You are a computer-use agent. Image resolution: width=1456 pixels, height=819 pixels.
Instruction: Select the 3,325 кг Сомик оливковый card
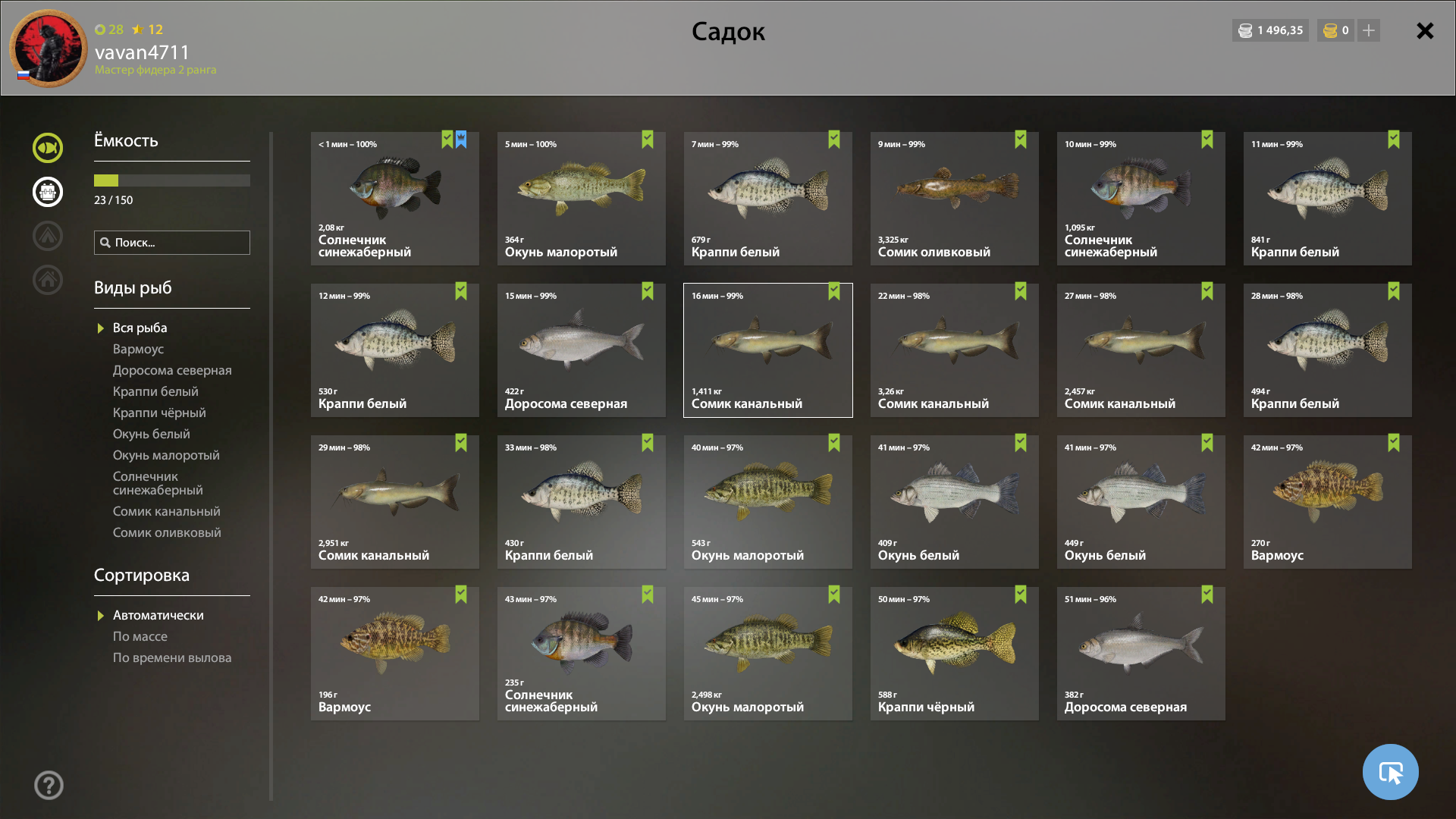tap(954, 199)
